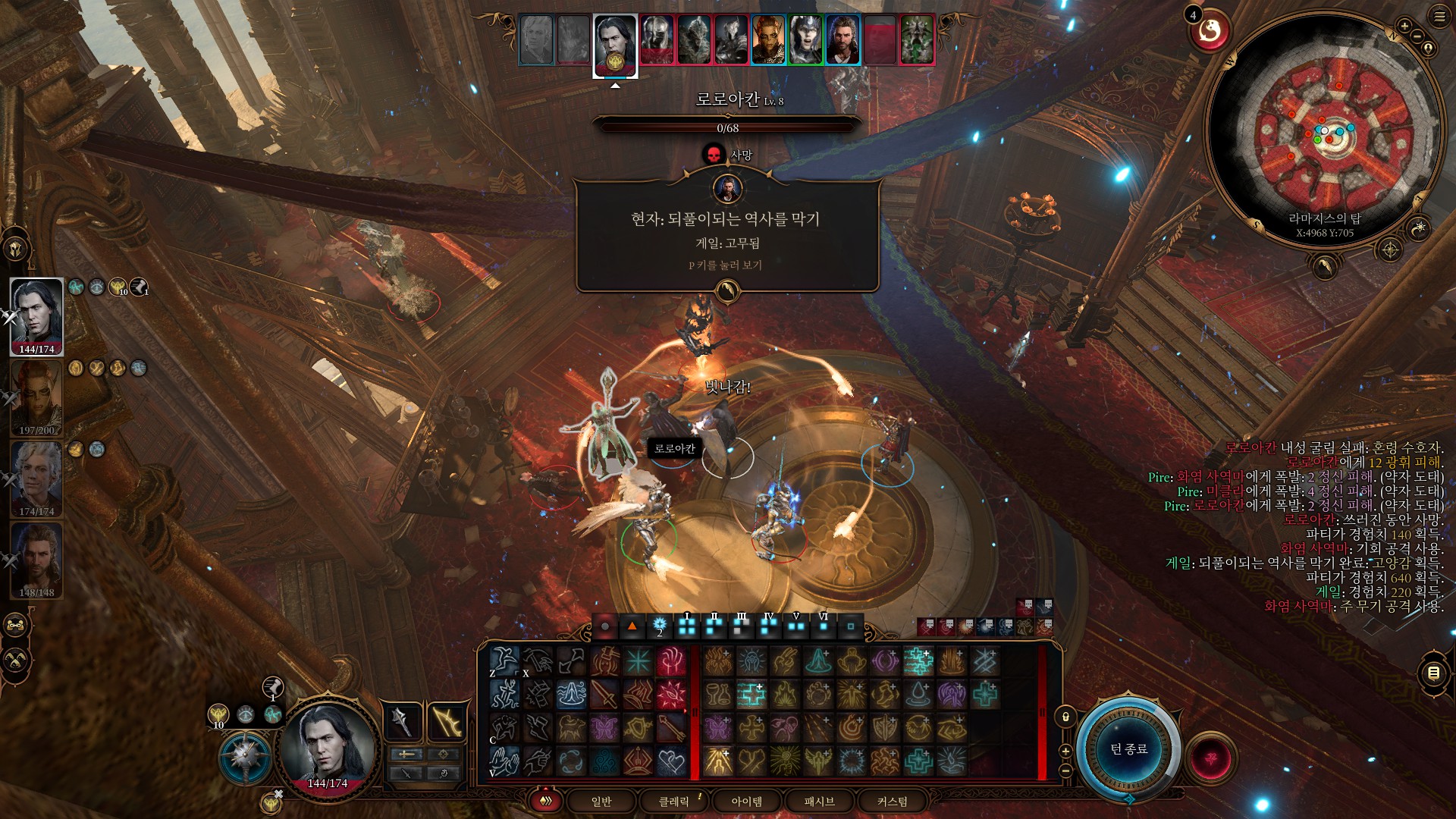
Task: Click the mace main-hand weapon slot
Action: coord(402,722)
